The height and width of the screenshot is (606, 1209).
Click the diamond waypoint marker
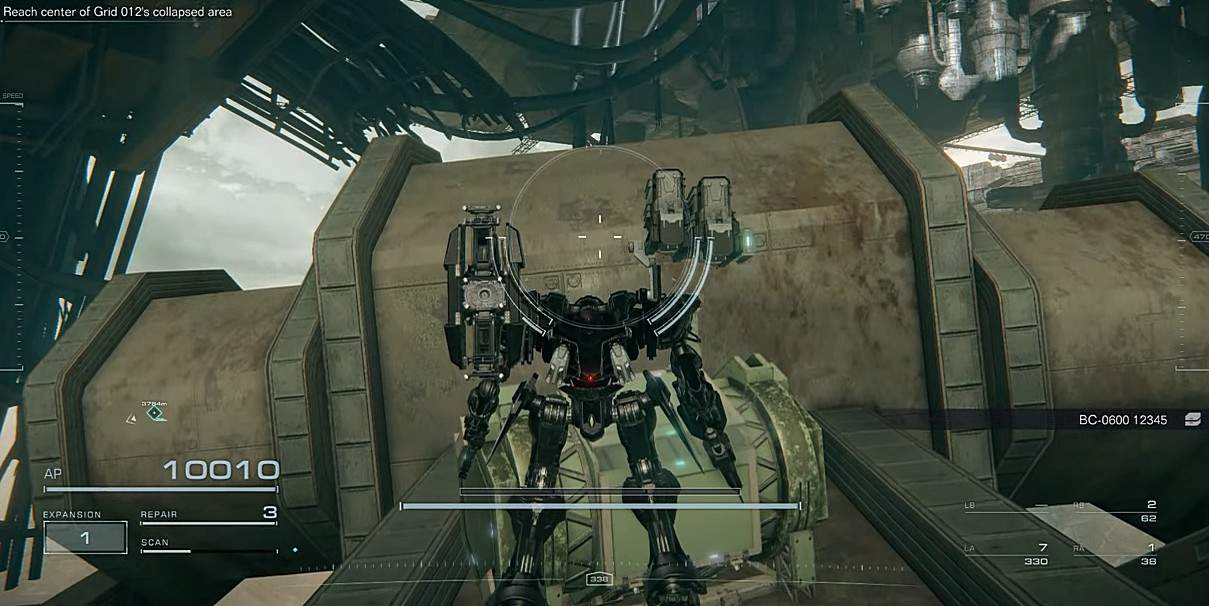click(155, 412)
